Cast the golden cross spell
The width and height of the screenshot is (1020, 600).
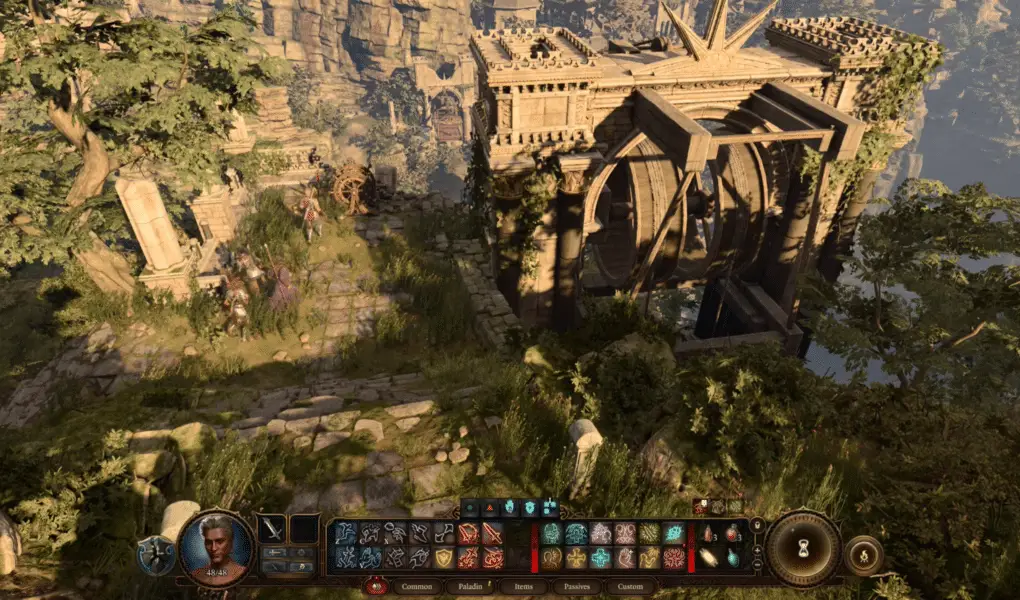coord(574,558)
